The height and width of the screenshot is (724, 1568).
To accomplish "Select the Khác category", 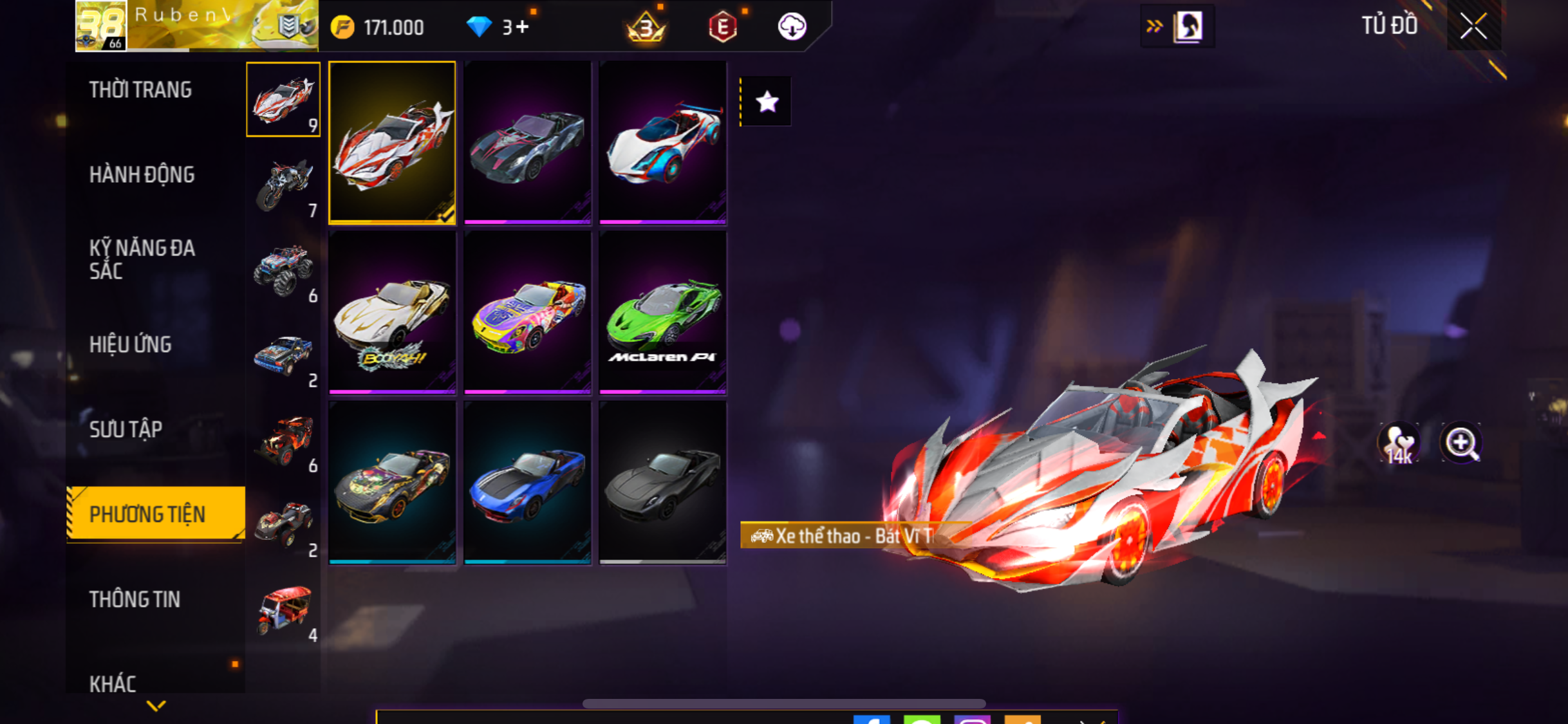I will coord(113,683).
